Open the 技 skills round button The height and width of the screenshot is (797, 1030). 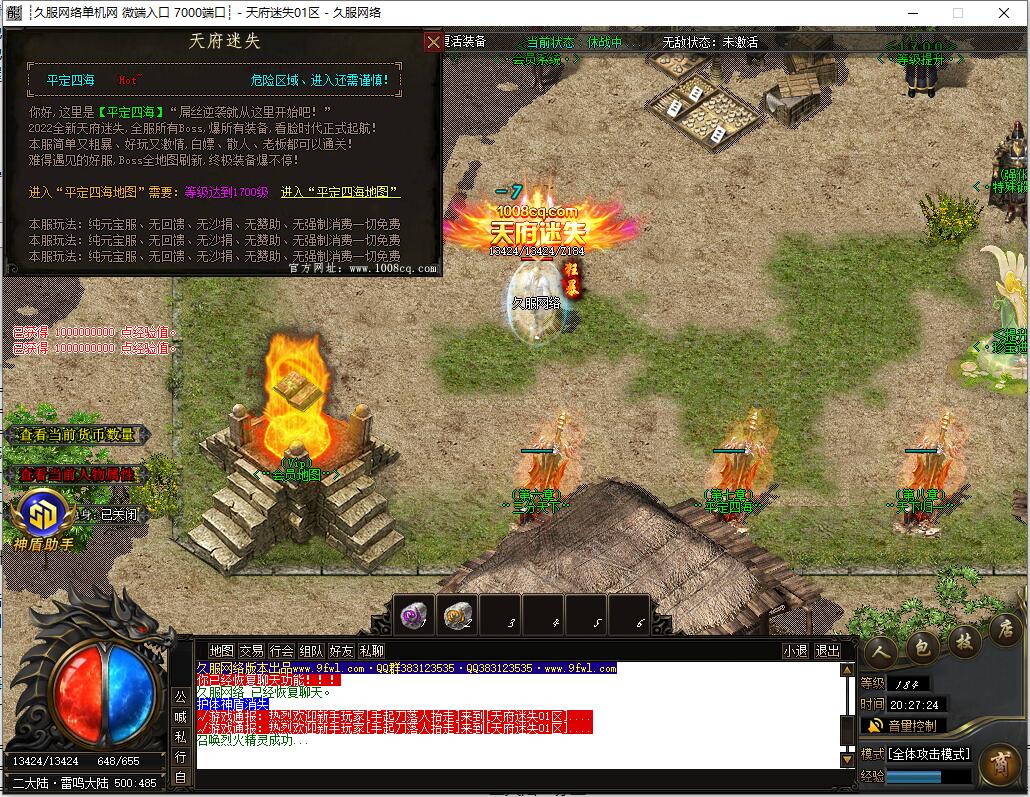pos(964,641)
